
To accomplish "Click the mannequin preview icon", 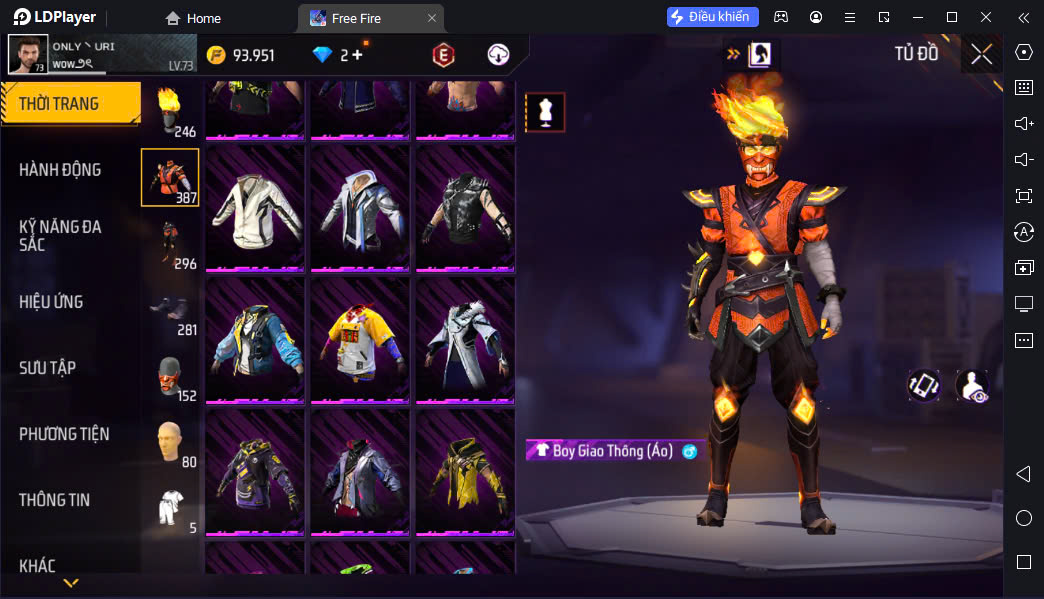I will 545,113.
